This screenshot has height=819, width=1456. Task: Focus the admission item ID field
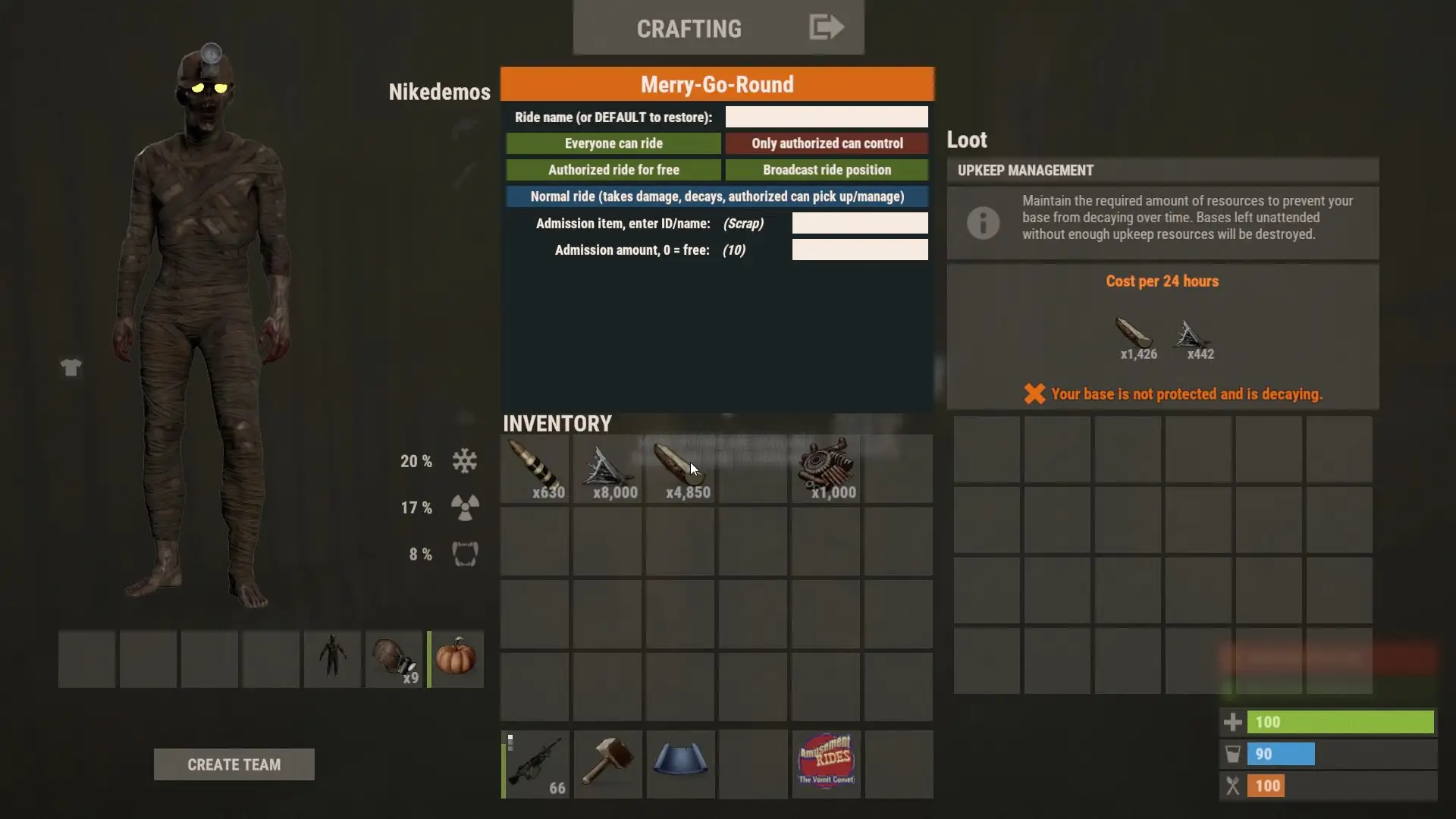tap(859, 223)
